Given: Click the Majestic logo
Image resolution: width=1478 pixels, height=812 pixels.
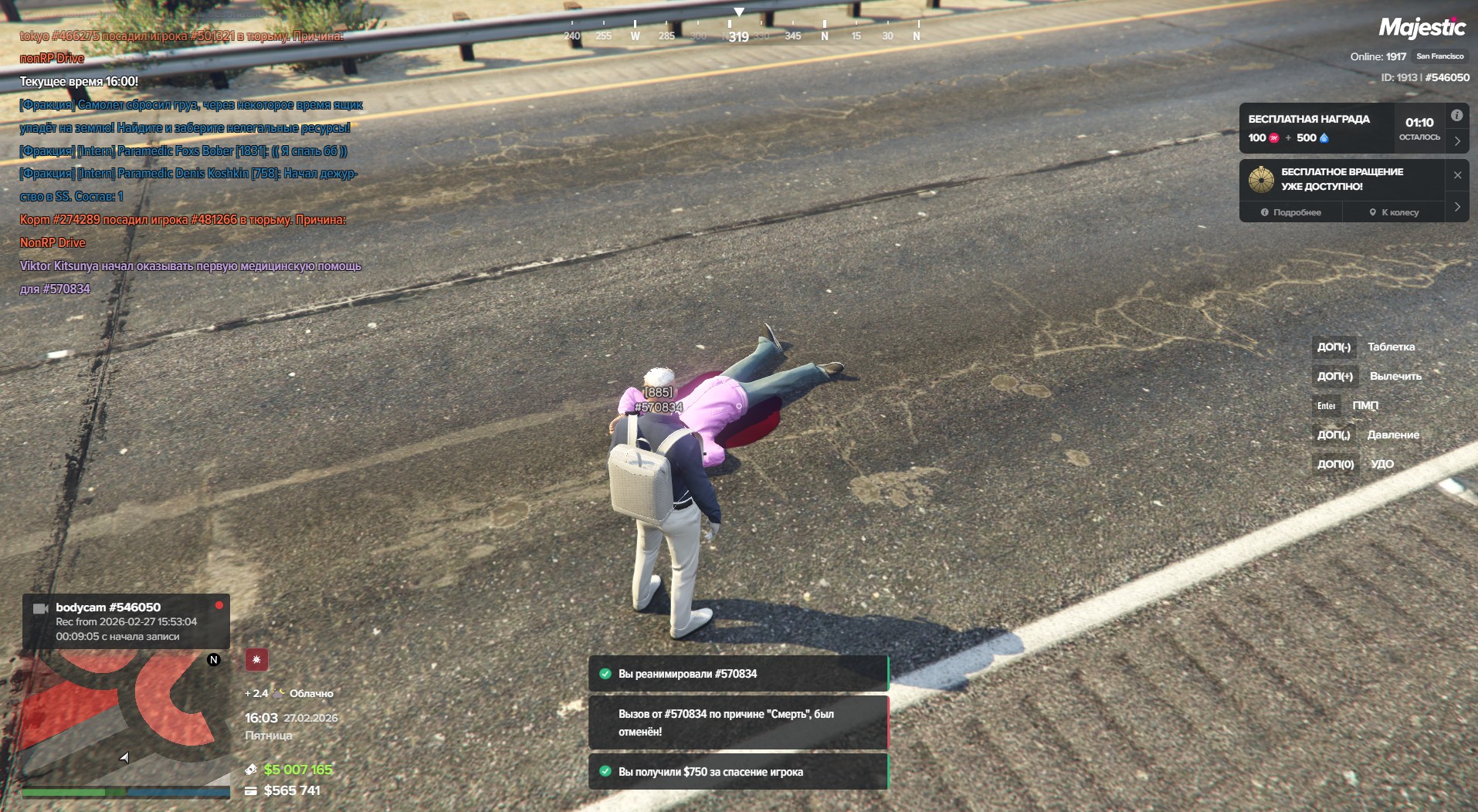Looking at the screenshot, I should [x=1422, y=29].
